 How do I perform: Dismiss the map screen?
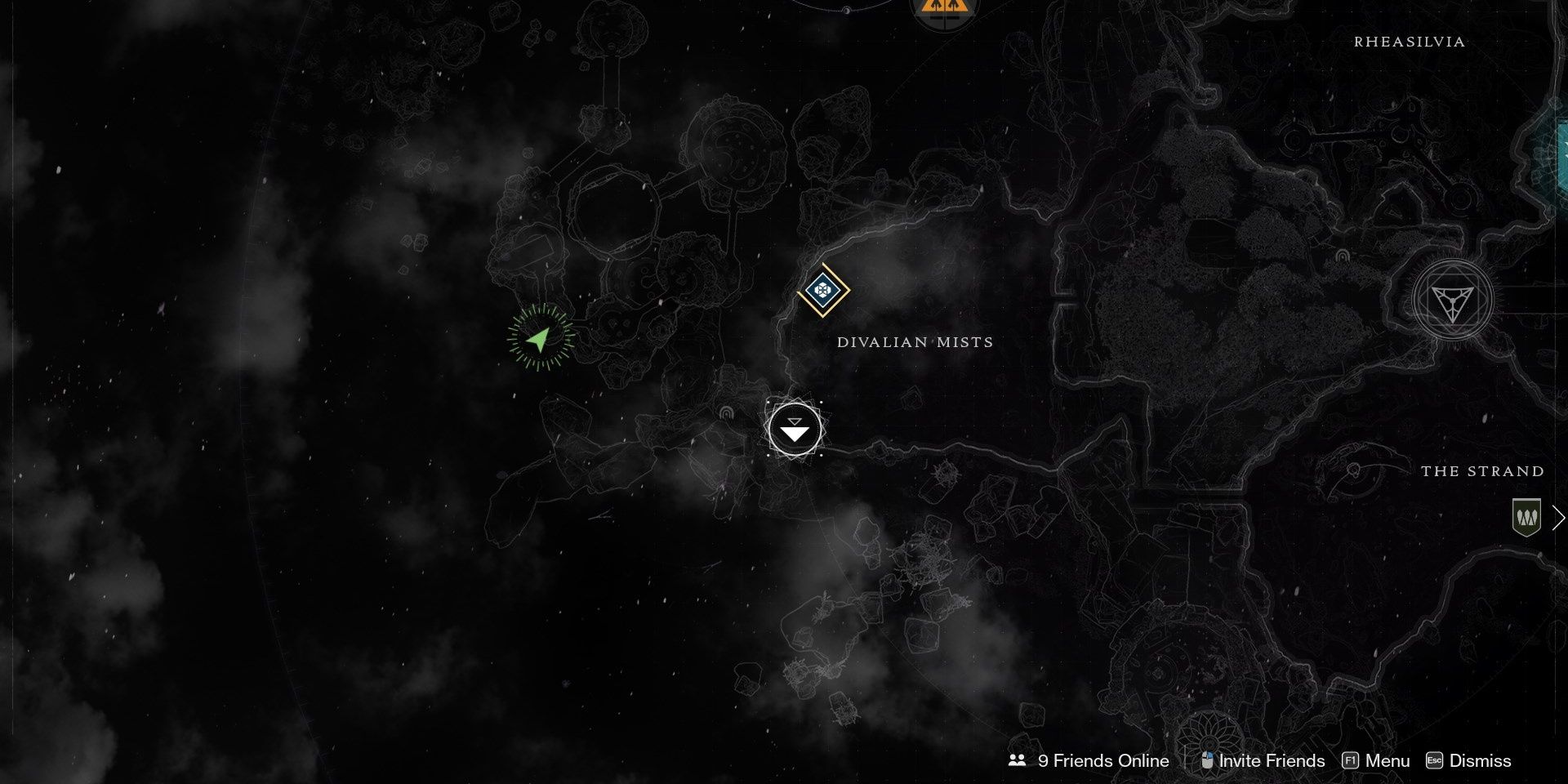click(1468, 760)
